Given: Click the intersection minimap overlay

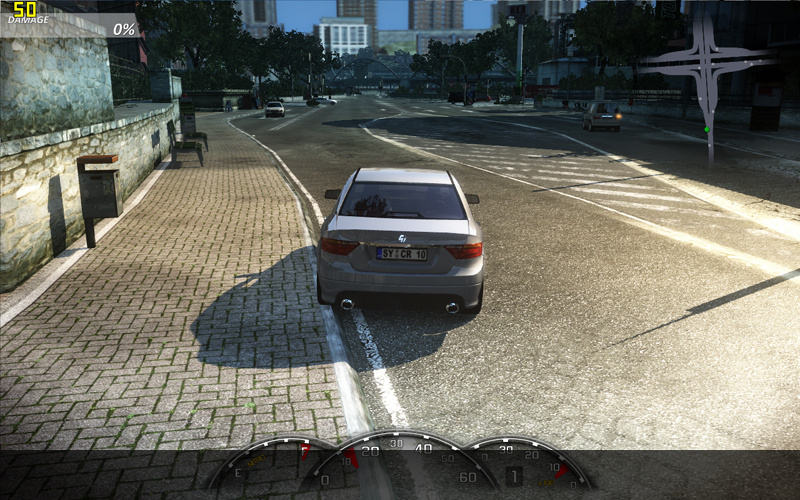Looking at the screenshot, I should coord(708,62).
